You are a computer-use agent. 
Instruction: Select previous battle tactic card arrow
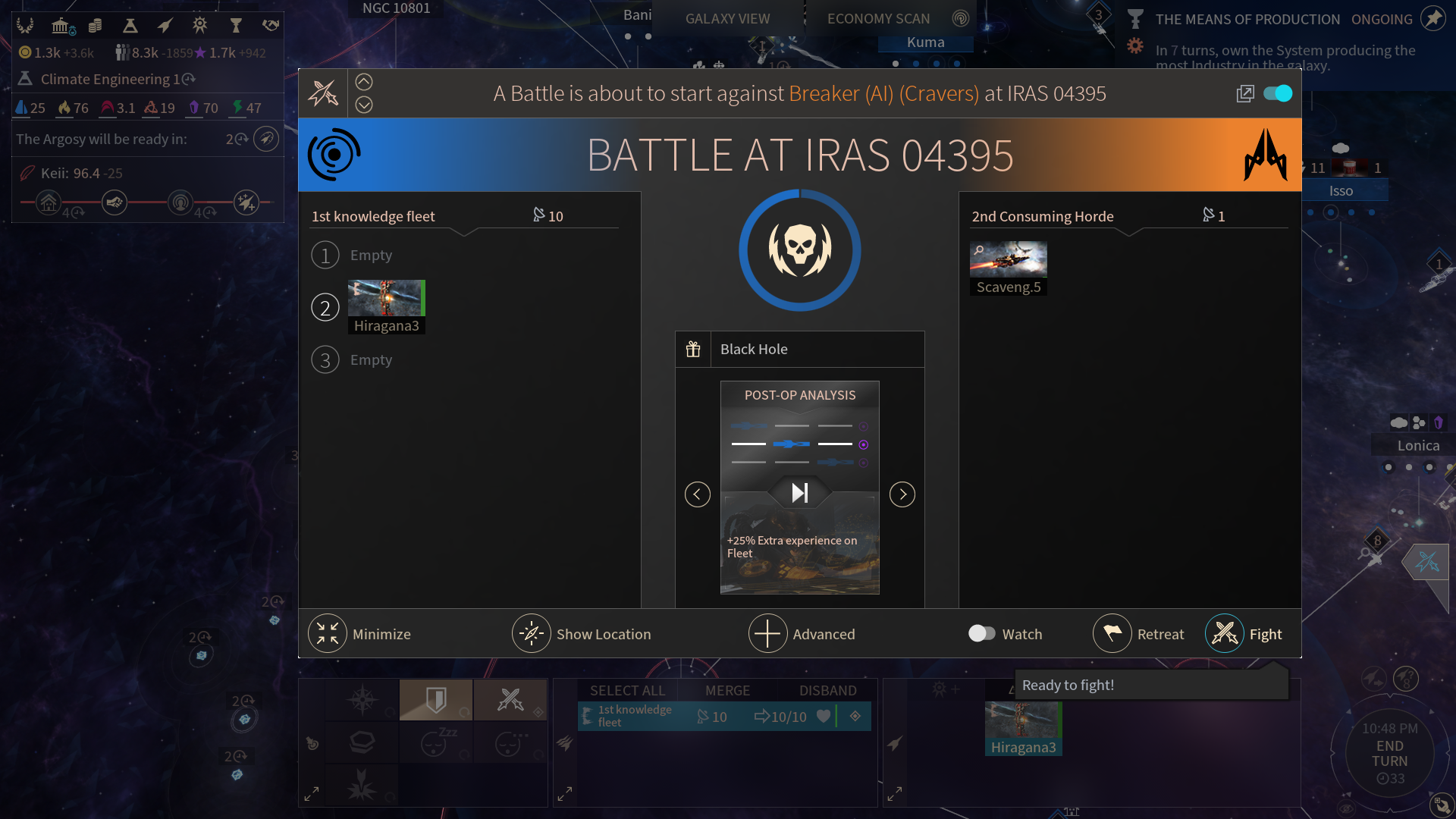(x=698, y=494)
